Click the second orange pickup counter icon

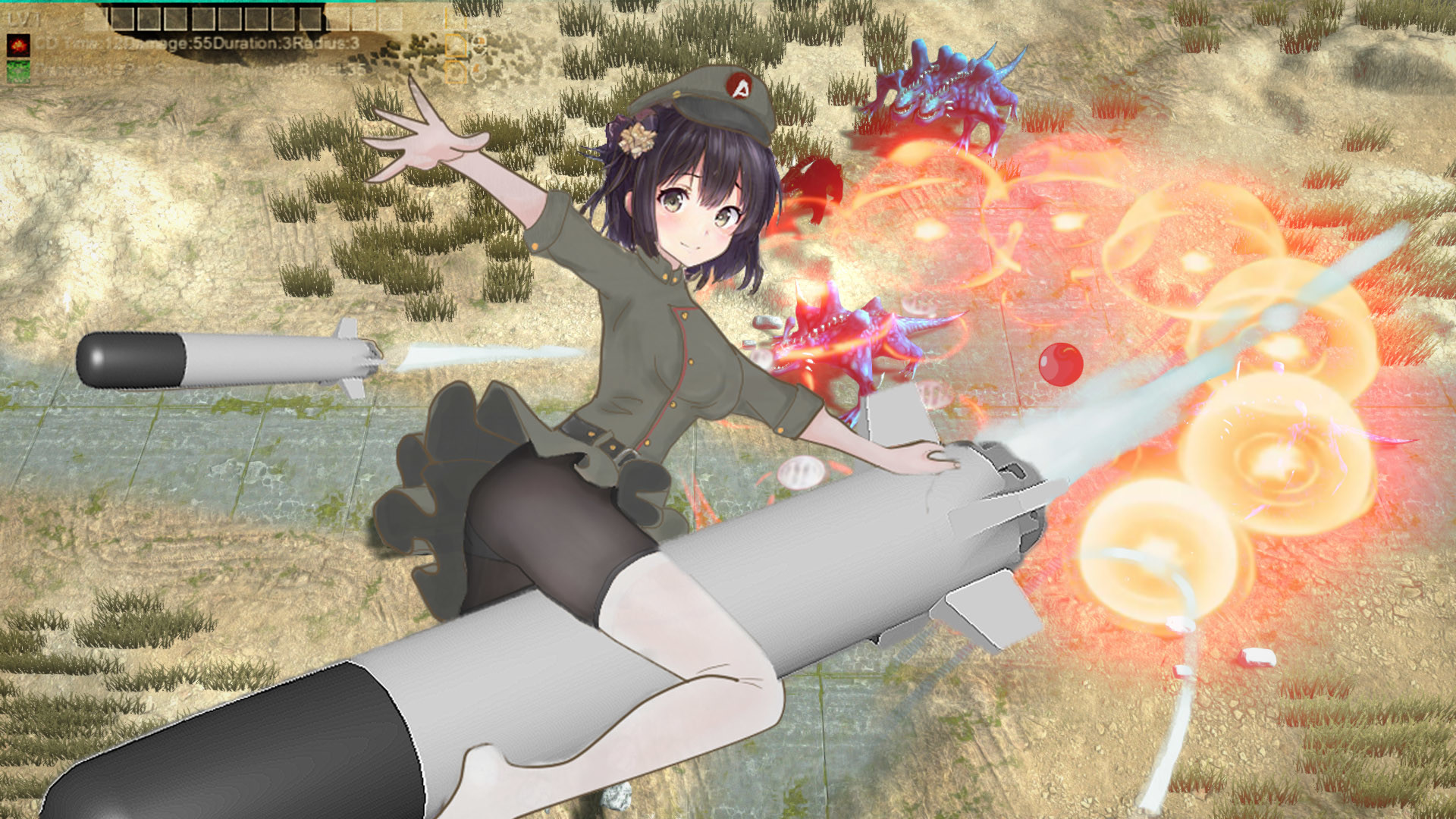(x=456, y=72)
